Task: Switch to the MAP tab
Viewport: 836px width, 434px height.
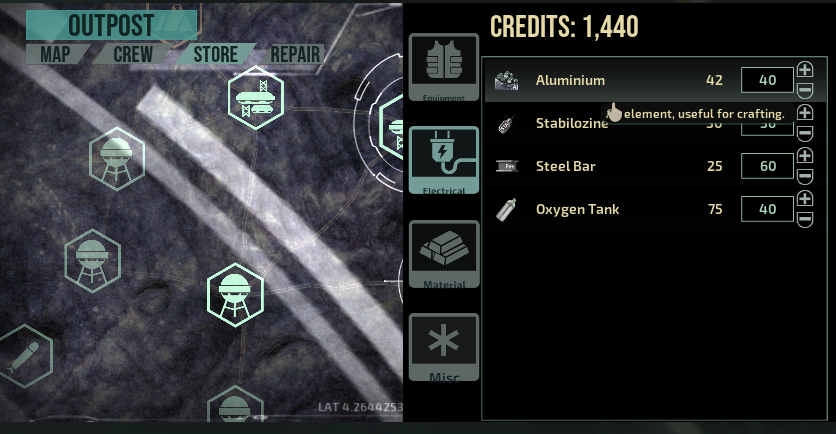Action: 57,54
